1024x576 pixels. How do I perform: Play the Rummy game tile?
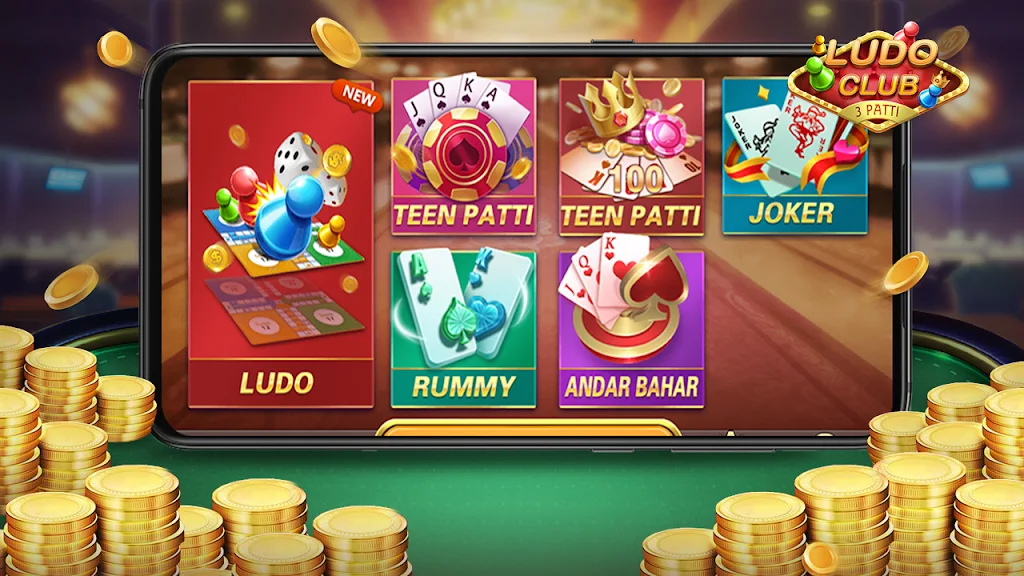pyautogui.click(x=463, y=329)
